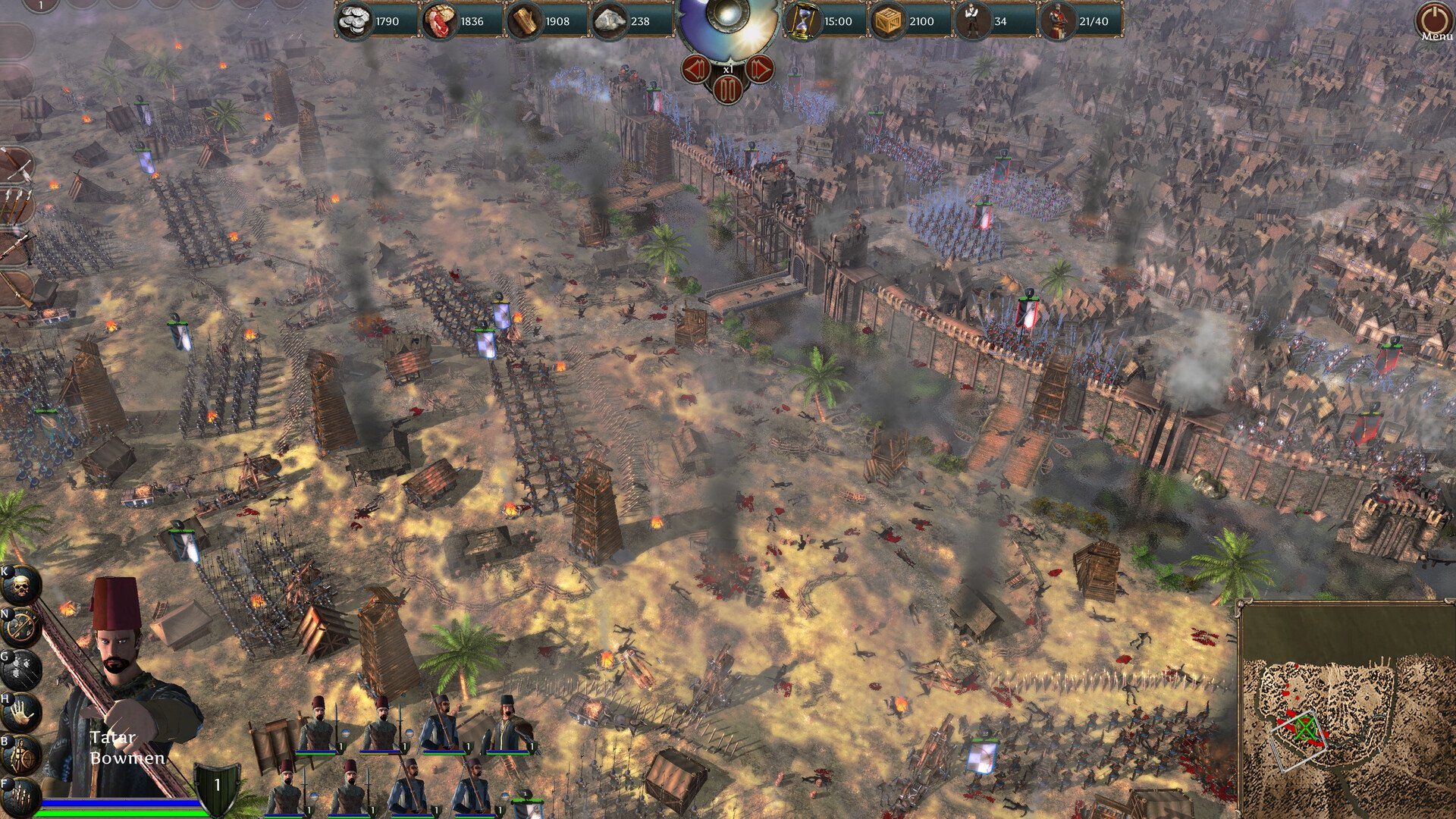Image resolution: width=1456 pixels, height=819 pixels.
Task: Click the hourglass timer icon
Action: pos(802,21)
